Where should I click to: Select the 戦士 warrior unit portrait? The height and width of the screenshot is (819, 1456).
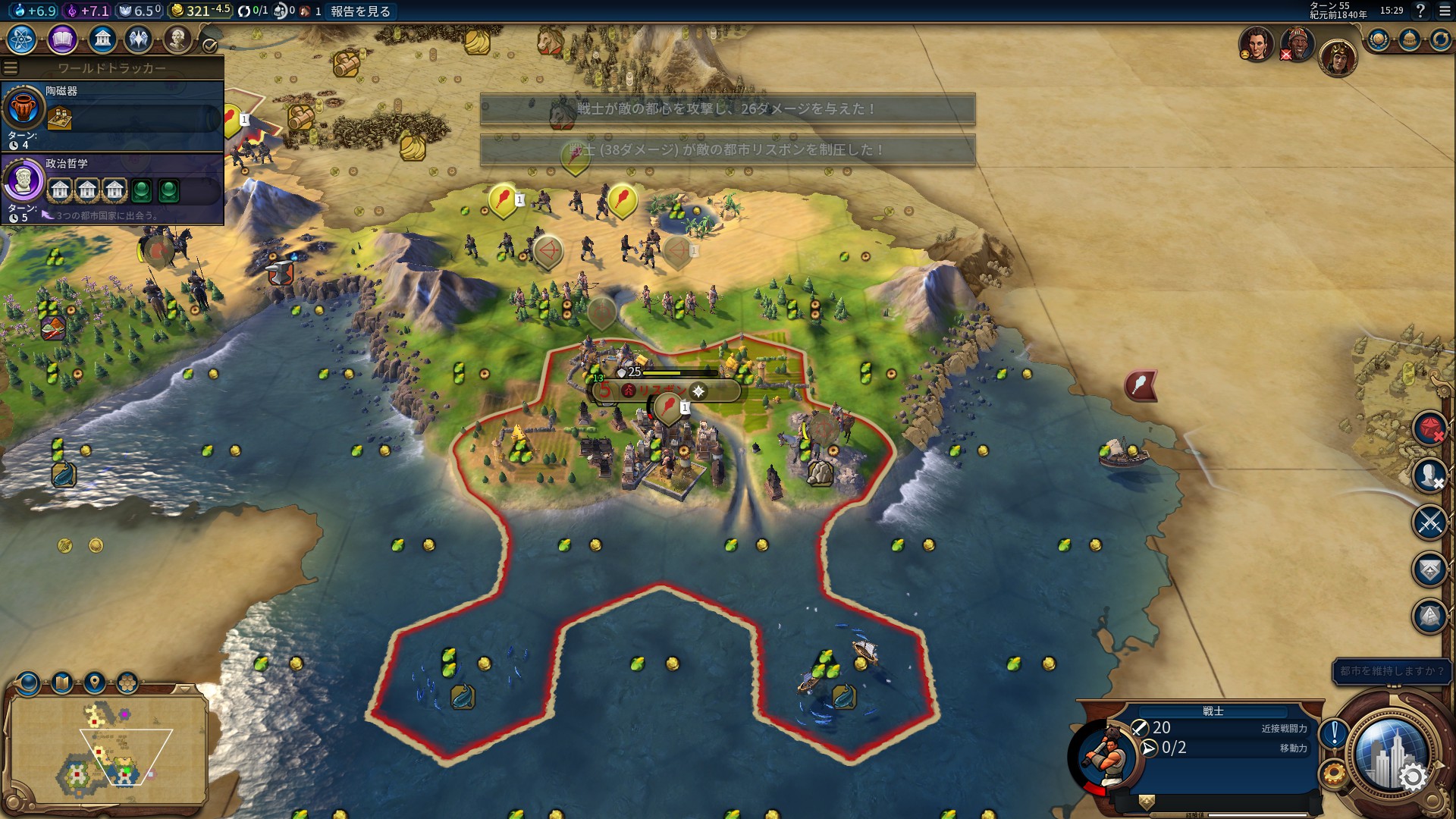(1107, 755)
